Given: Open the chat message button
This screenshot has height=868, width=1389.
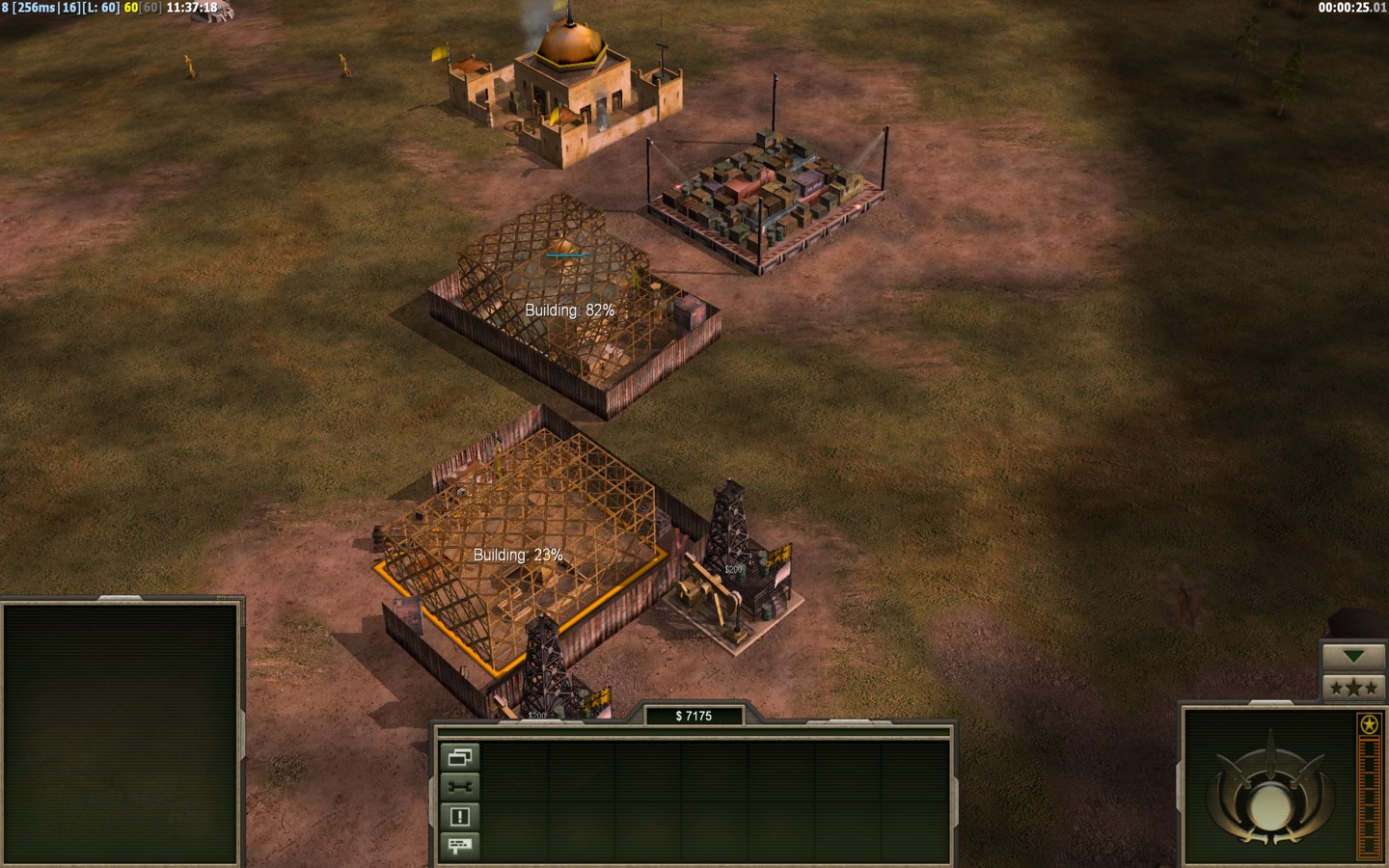Looking at the screenshot, I should point(460,846).
